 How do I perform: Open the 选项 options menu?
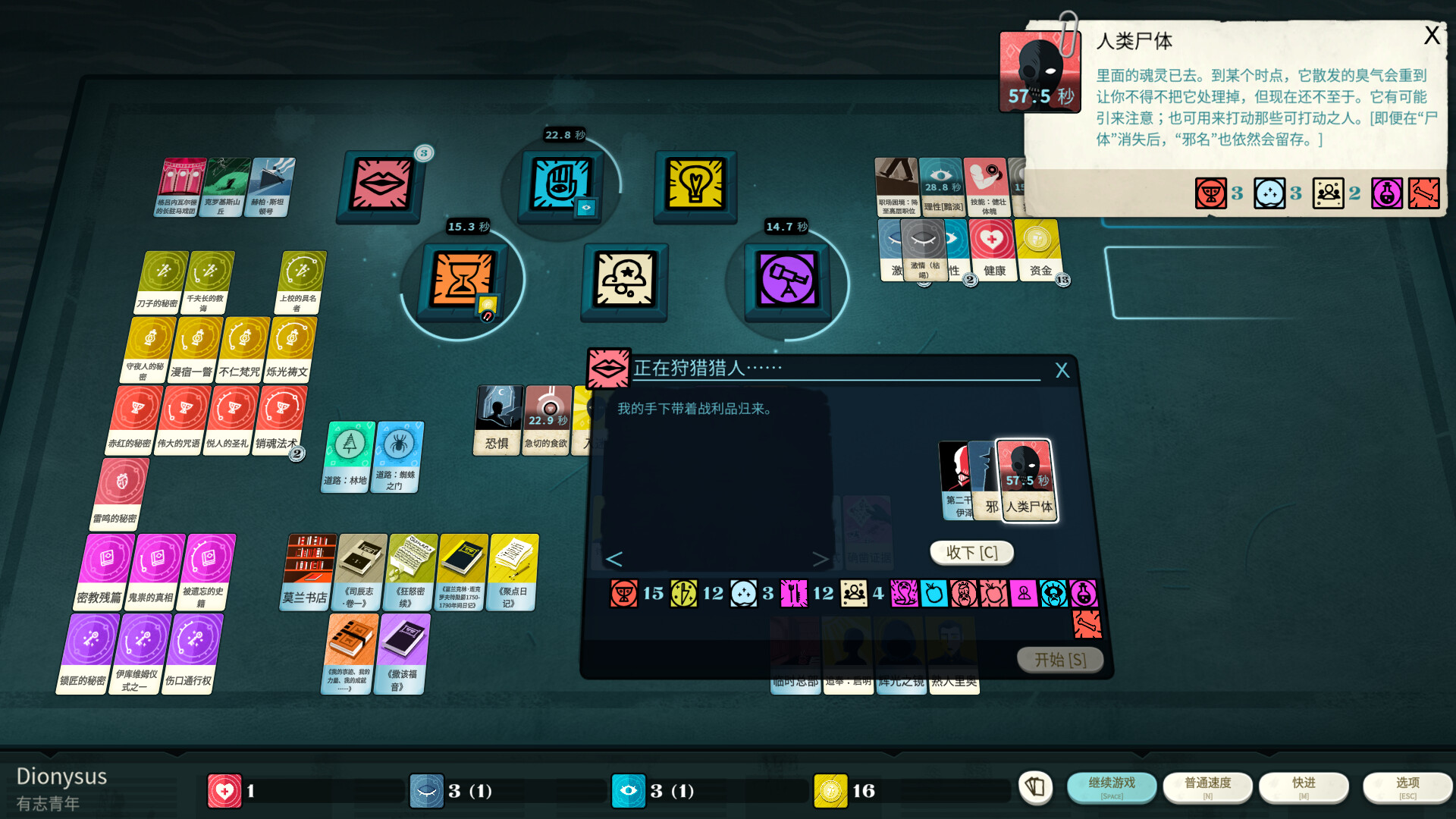[1407, 787]
